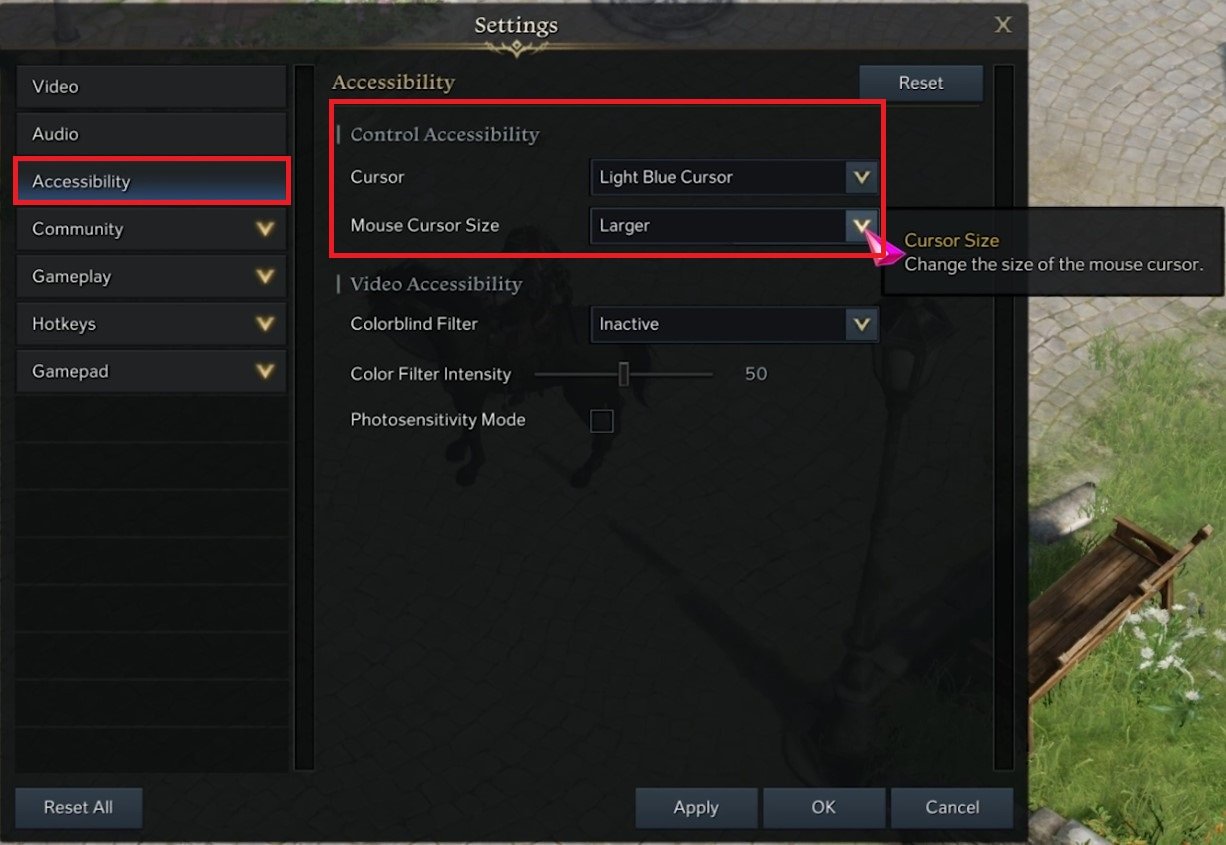Open the Mouse Cursor Size dropdown
The width and height of the screenshot is (1226, 845).
tap(734, 226)
